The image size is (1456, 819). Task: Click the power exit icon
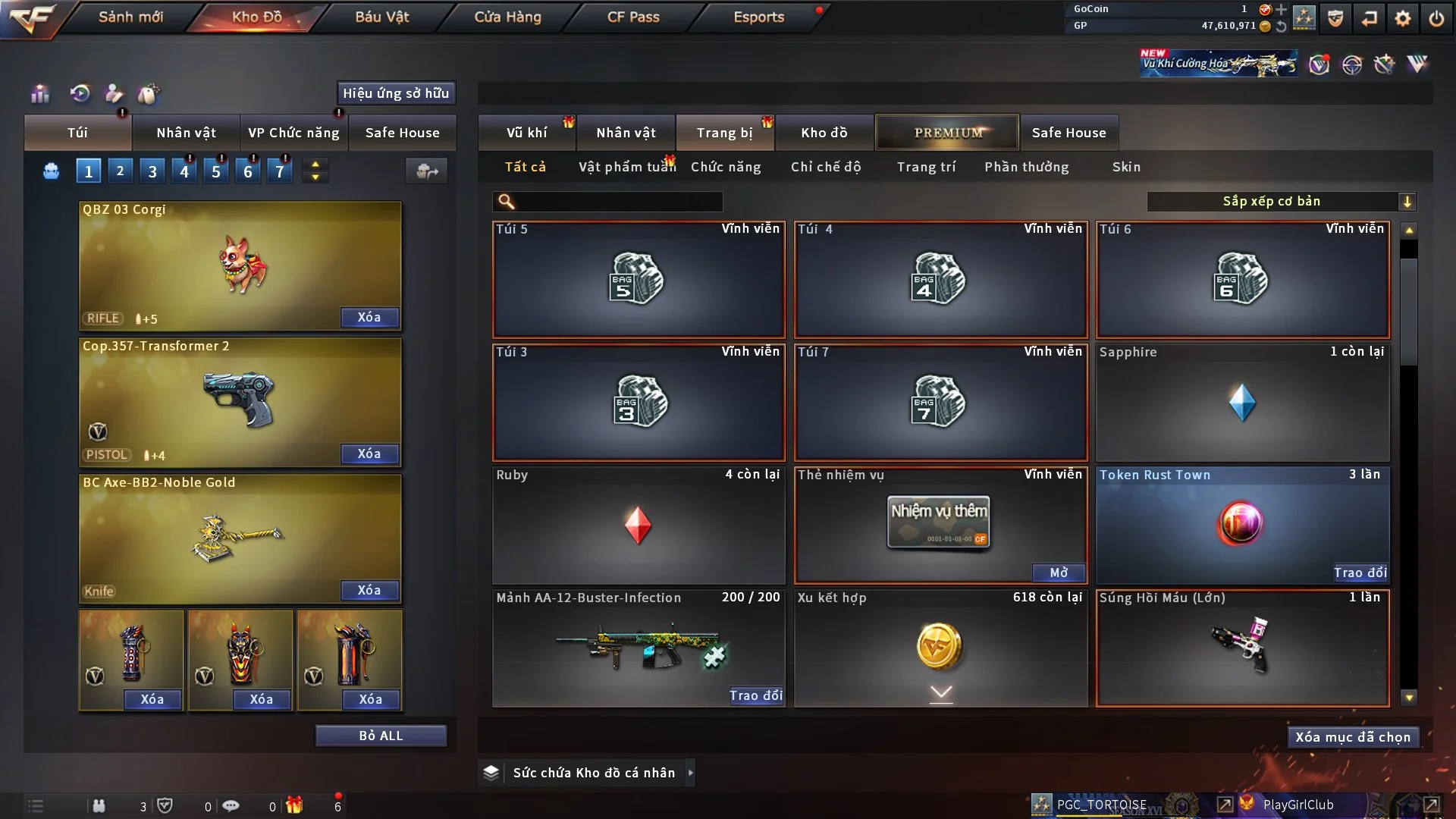[x=1436, y=18]
